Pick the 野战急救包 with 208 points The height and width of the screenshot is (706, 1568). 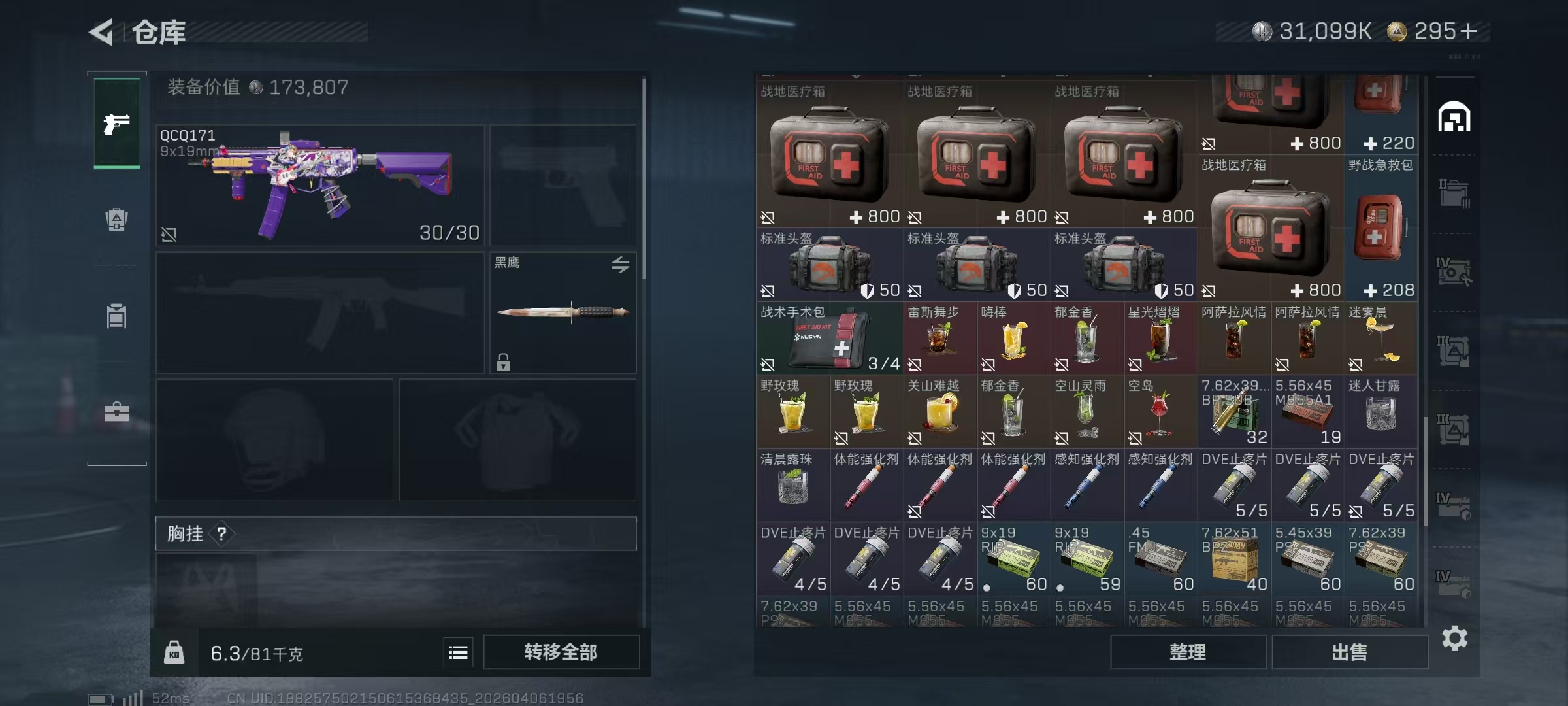tap(1380, 227)
